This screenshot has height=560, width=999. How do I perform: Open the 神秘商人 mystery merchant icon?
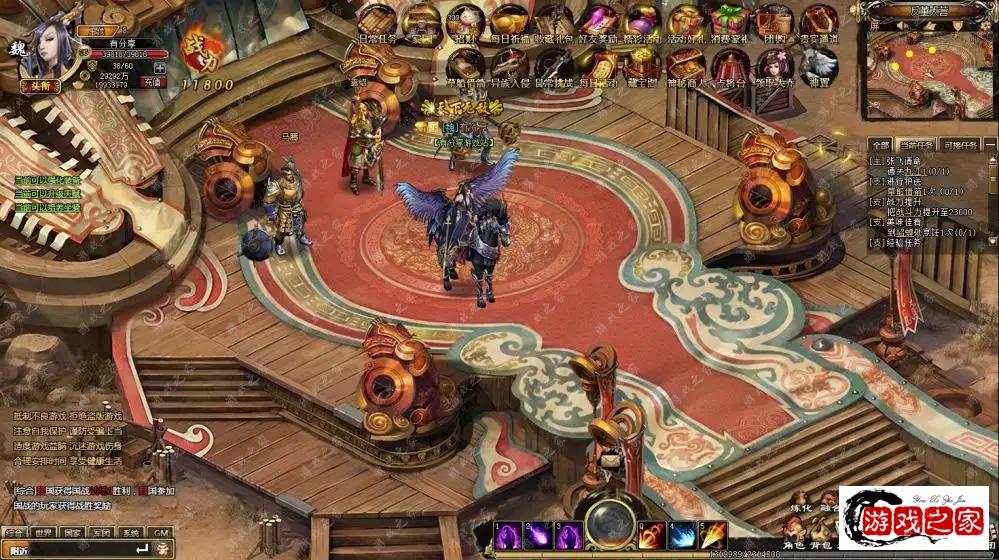[x=685, y=63]
